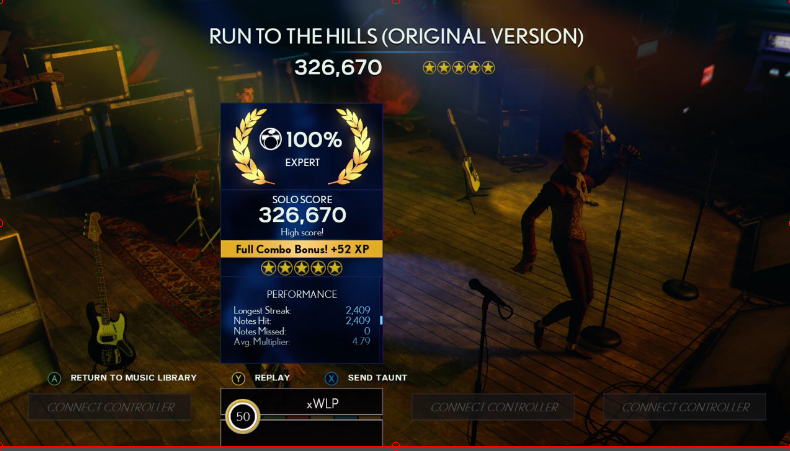Open the xWLP player panel
This screenshot has height=451, width=790.
323,403
